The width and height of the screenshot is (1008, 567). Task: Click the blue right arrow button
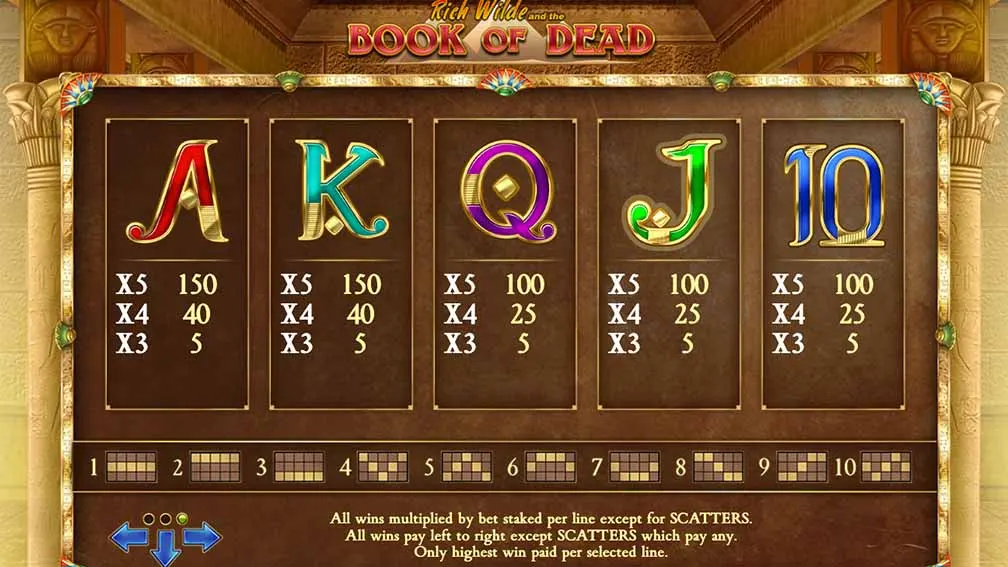202,538
